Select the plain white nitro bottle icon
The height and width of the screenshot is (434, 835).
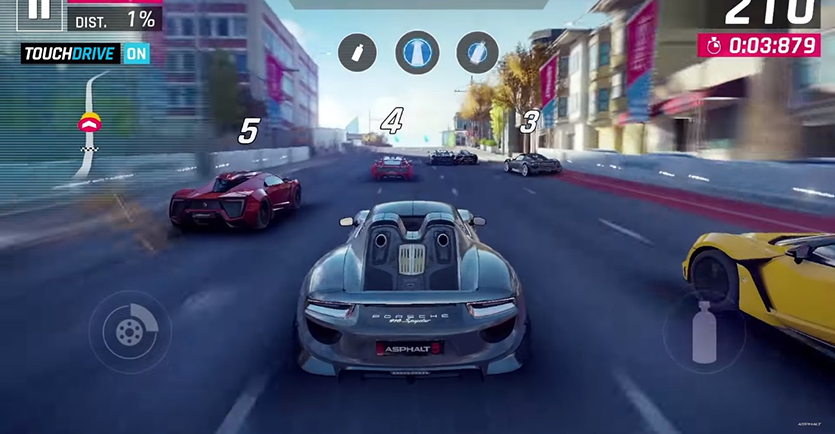(x=357, y=53)
